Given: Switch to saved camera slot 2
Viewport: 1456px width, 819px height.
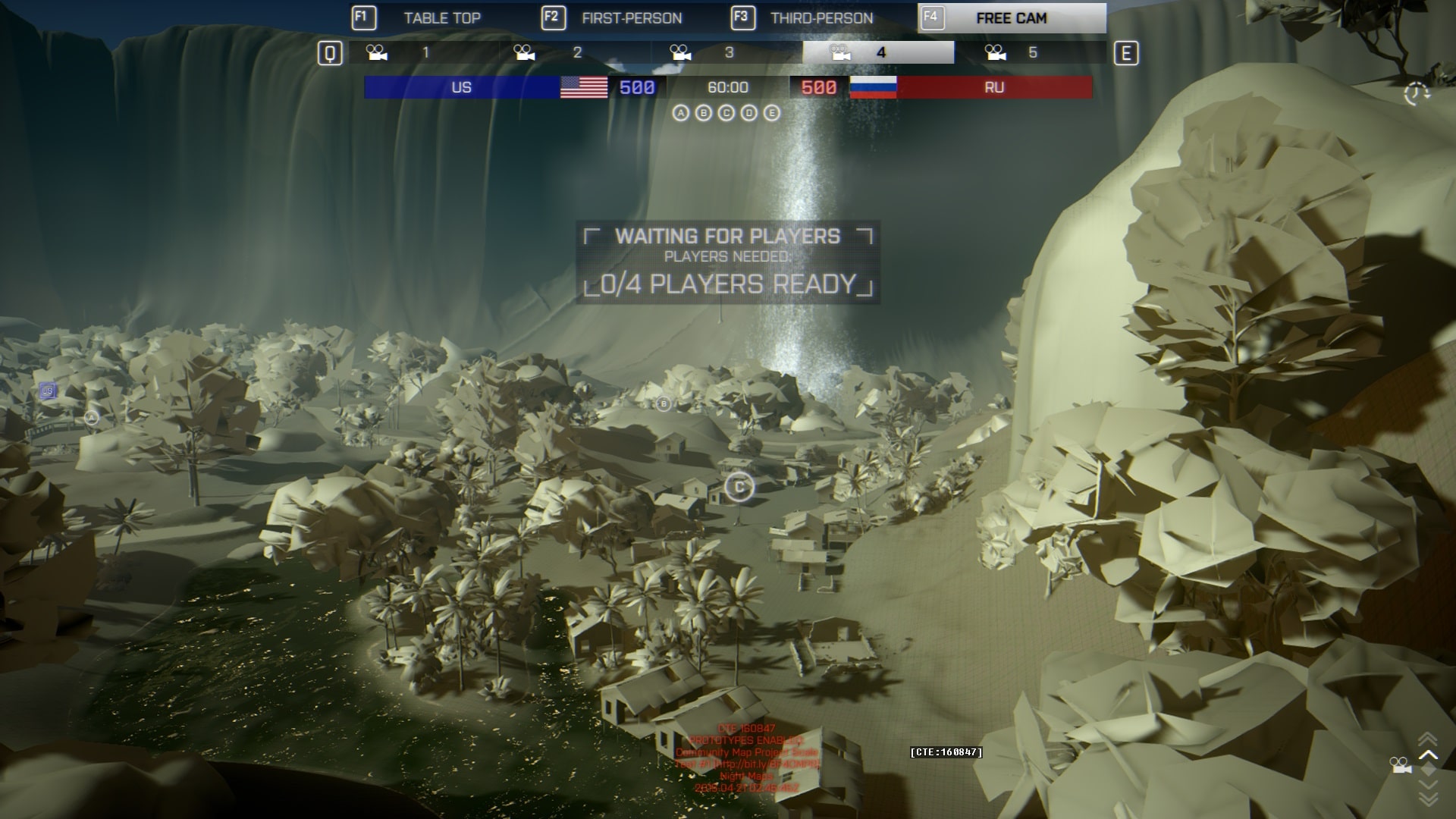Looking at the screenshot, I should coord(575,52).
